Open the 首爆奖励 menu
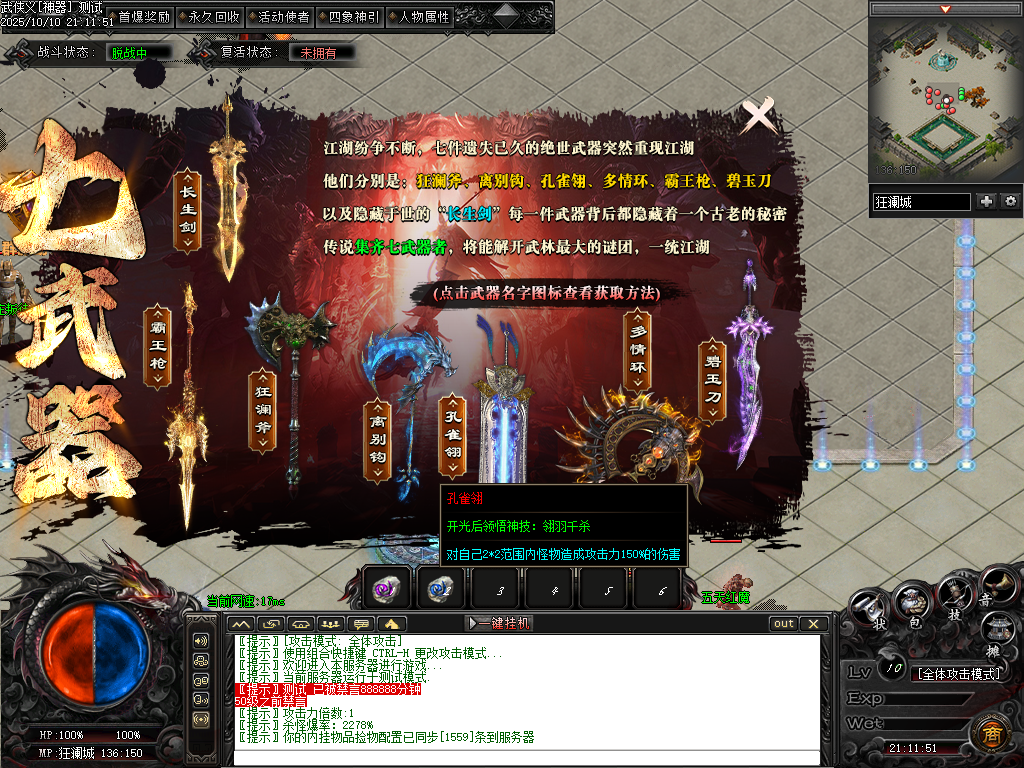 143,17
